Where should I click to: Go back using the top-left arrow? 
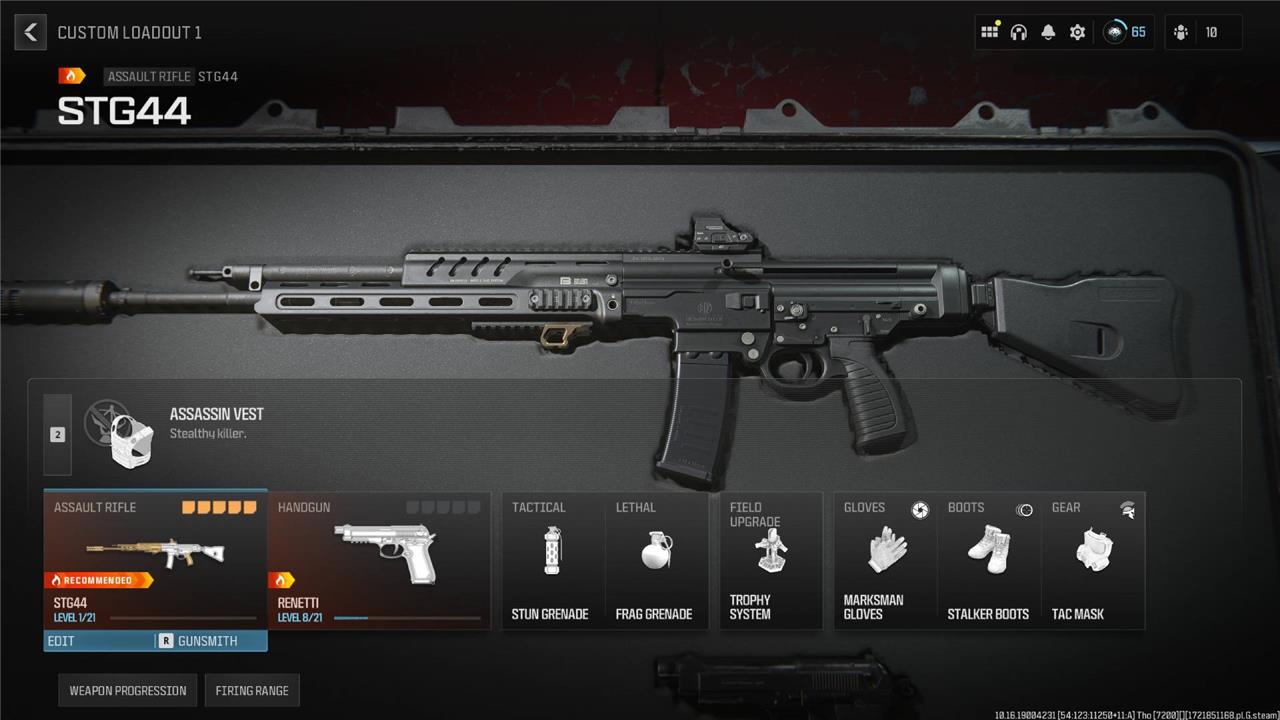31,32
